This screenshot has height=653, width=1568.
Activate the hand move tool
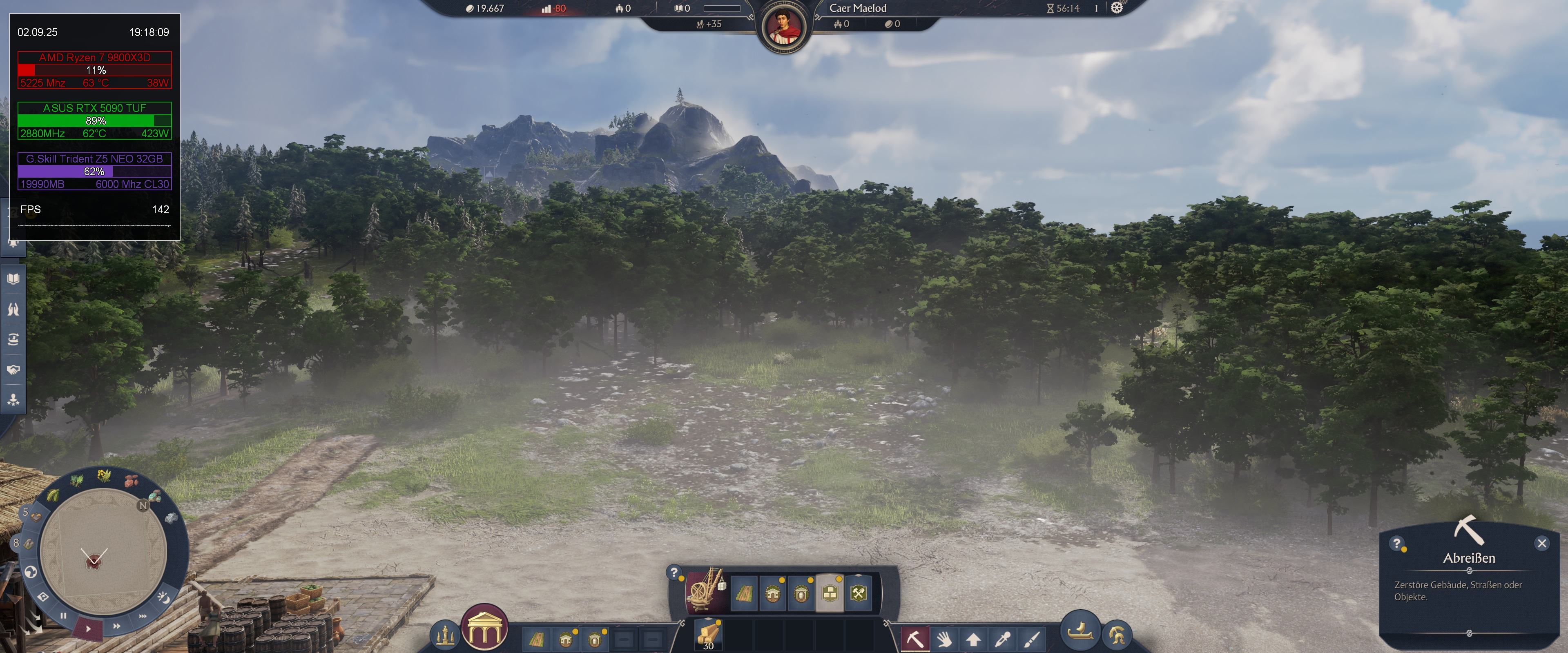pyautogui.click(x=944, y=639)
